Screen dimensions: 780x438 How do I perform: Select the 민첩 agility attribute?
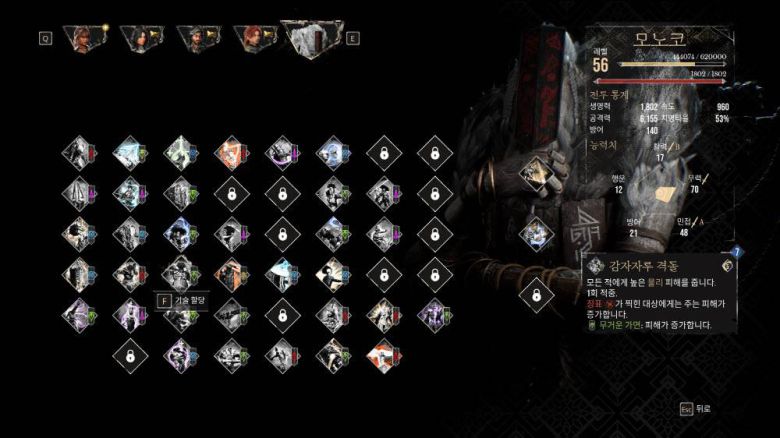pos(686,226)
